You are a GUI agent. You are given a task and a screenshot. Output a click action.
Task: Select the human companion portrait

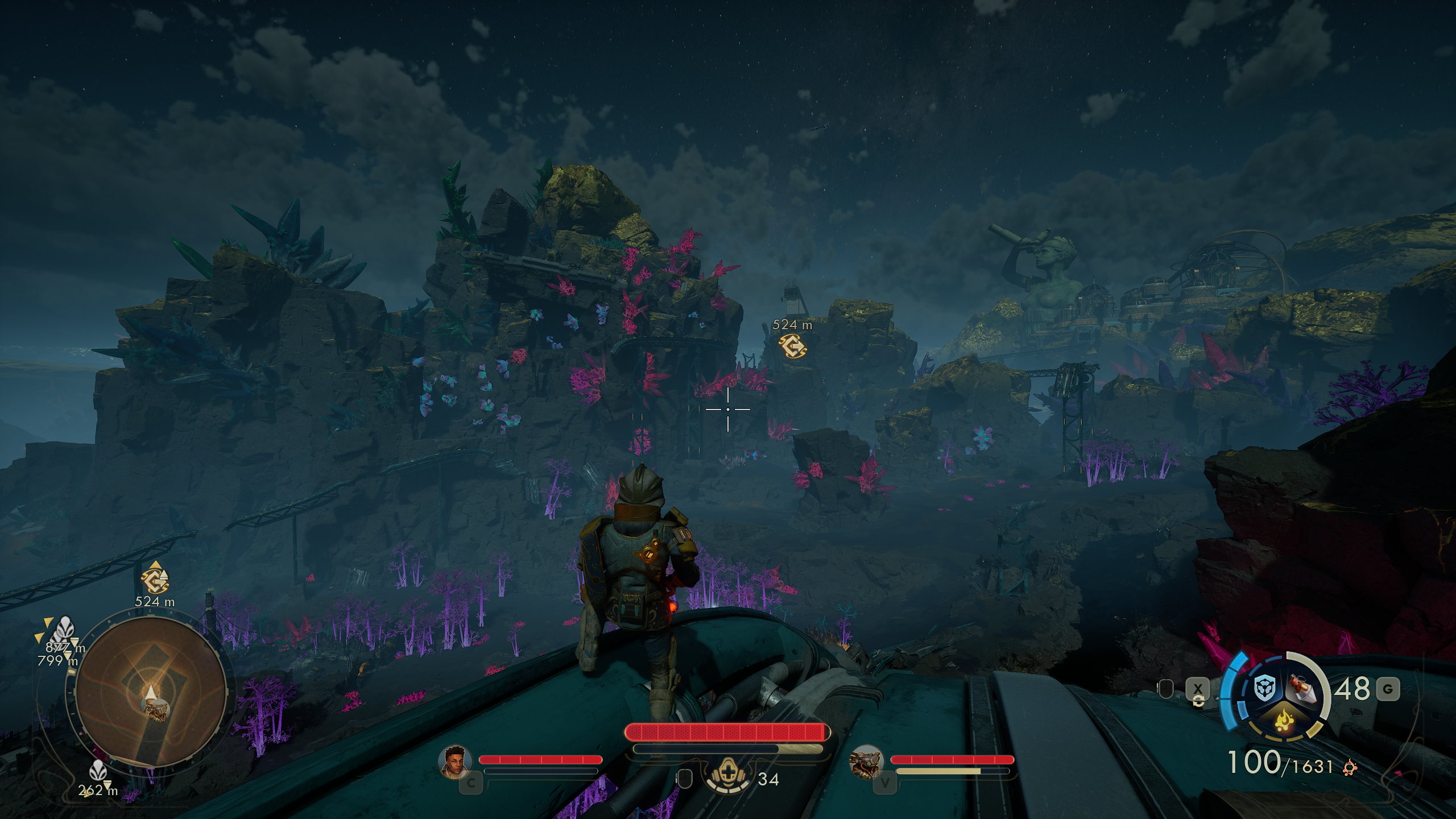pyautogui.click(x=456, y=762)
